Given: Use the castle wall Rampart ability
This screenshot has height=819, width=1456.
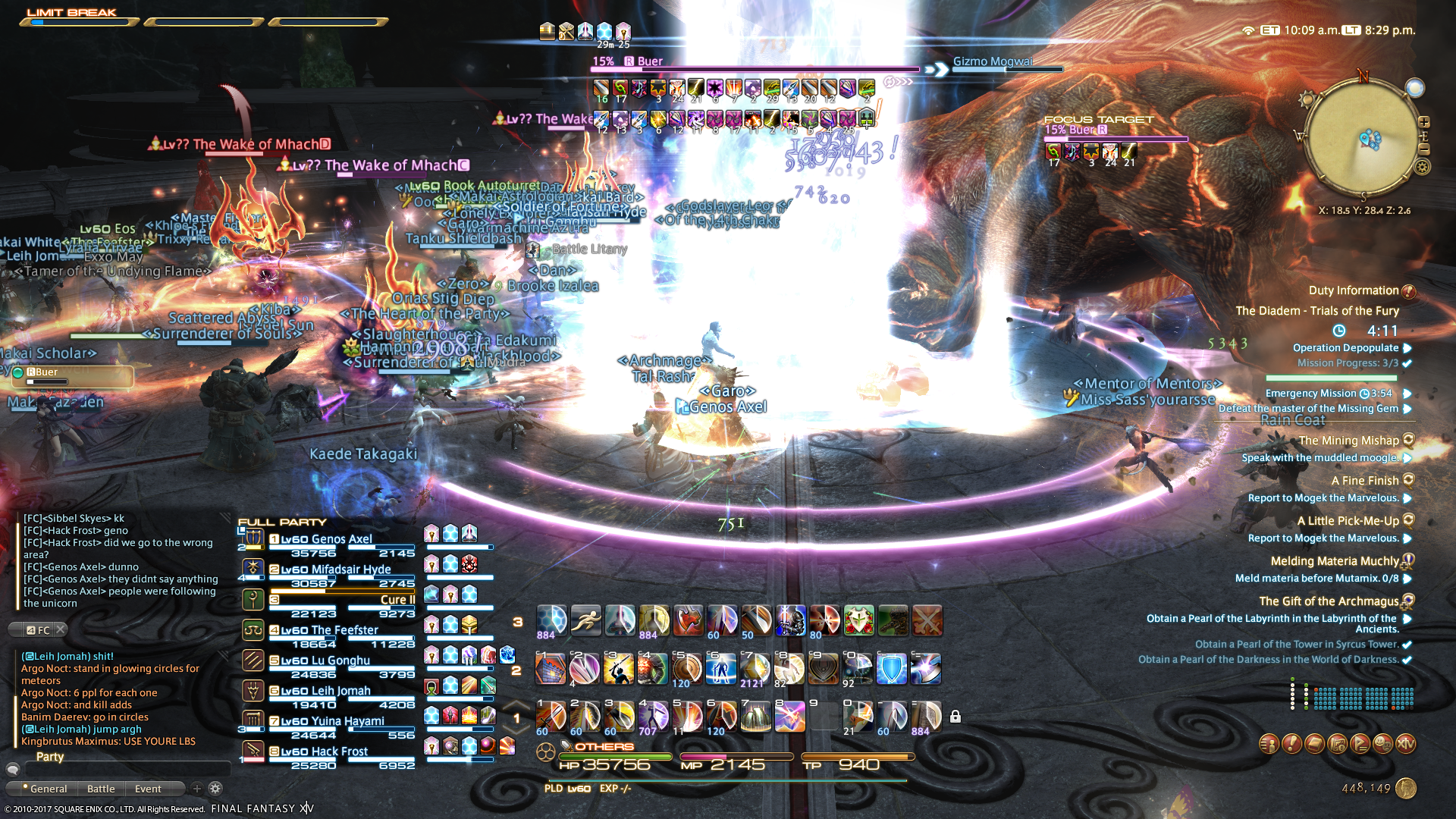Looking at the screenshot, I should (x=551, y=669).
